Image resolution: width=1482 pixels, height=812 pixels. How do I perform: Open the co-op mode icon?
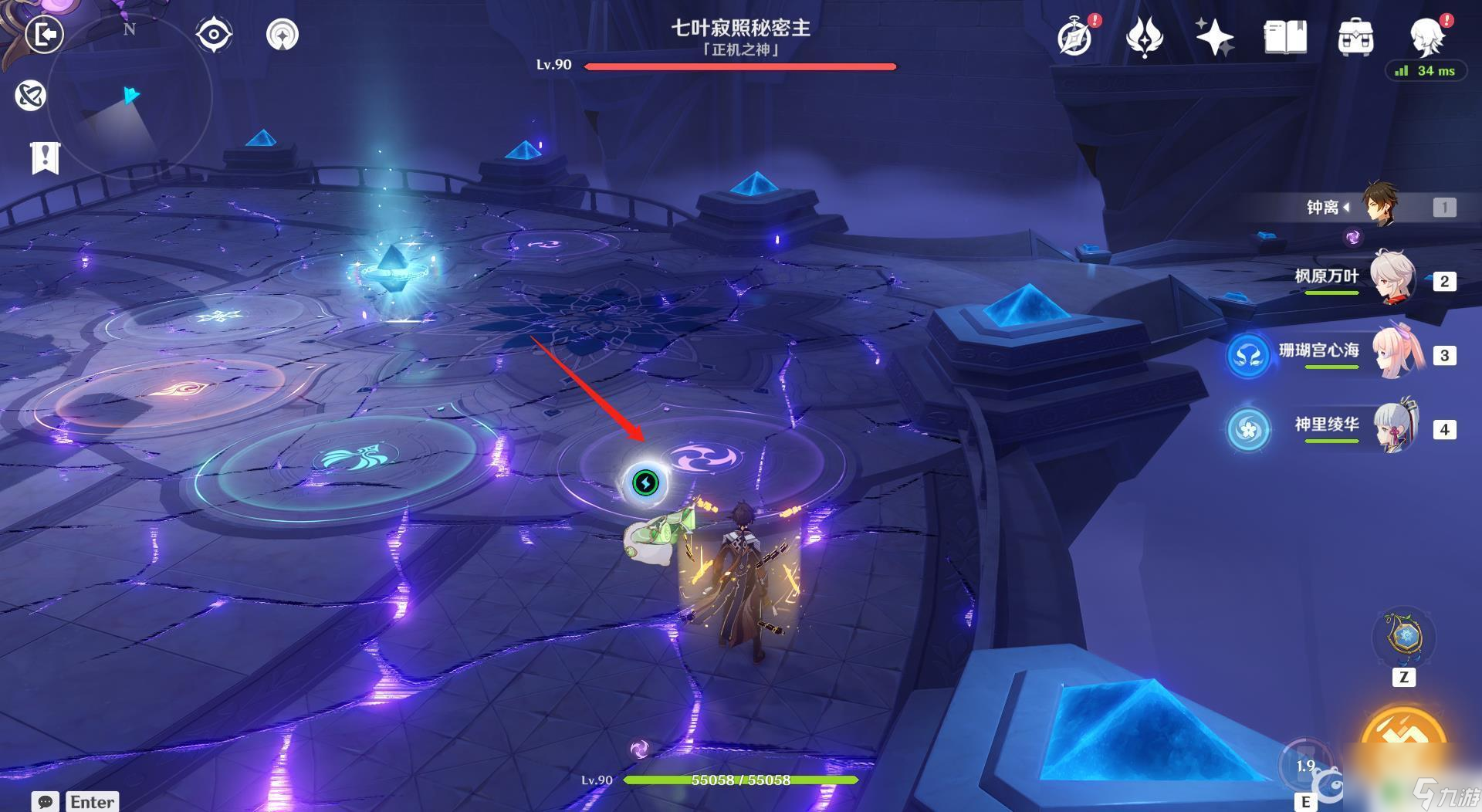(x=31, y=96)
